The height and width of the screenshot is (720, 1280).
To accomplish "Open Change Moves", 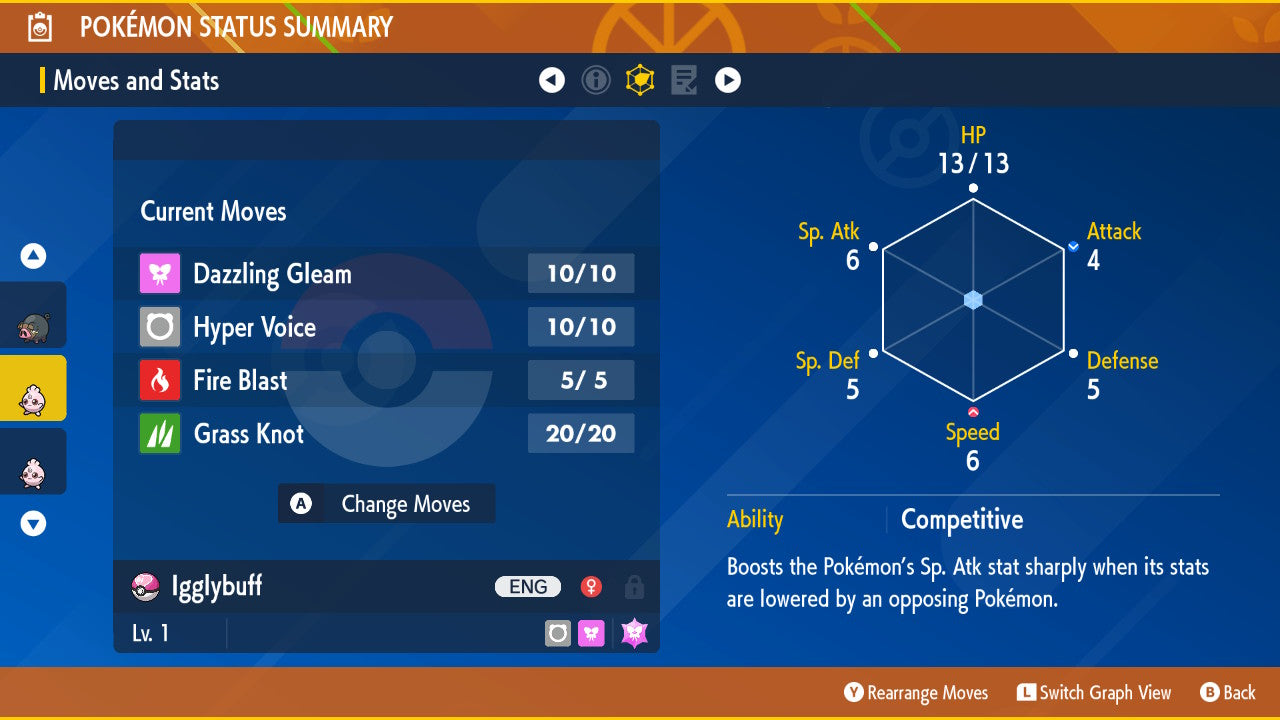I will point(386,504).
